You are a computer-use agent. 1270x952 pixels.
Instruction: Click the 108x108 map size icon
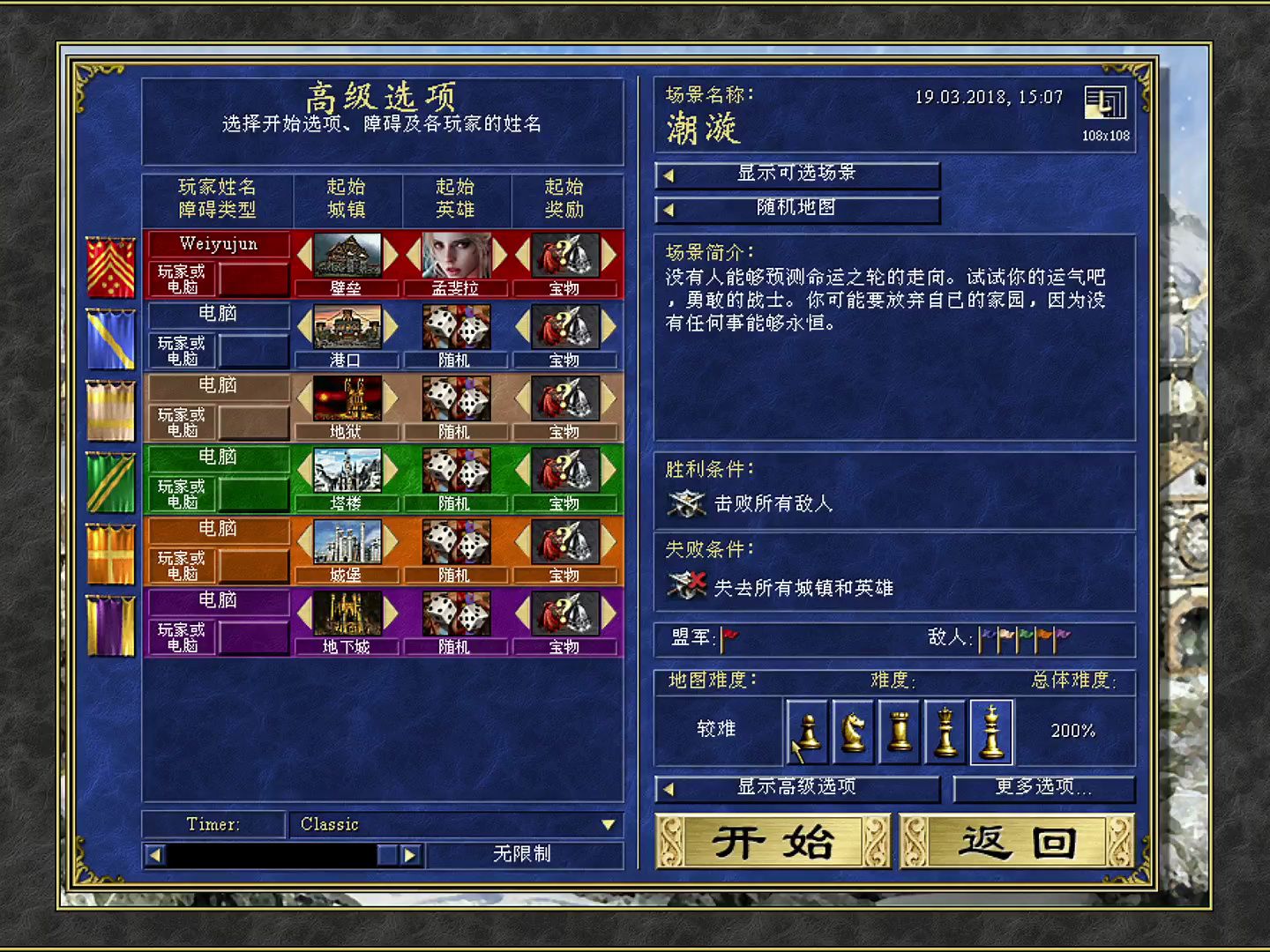pos(1103,104)
